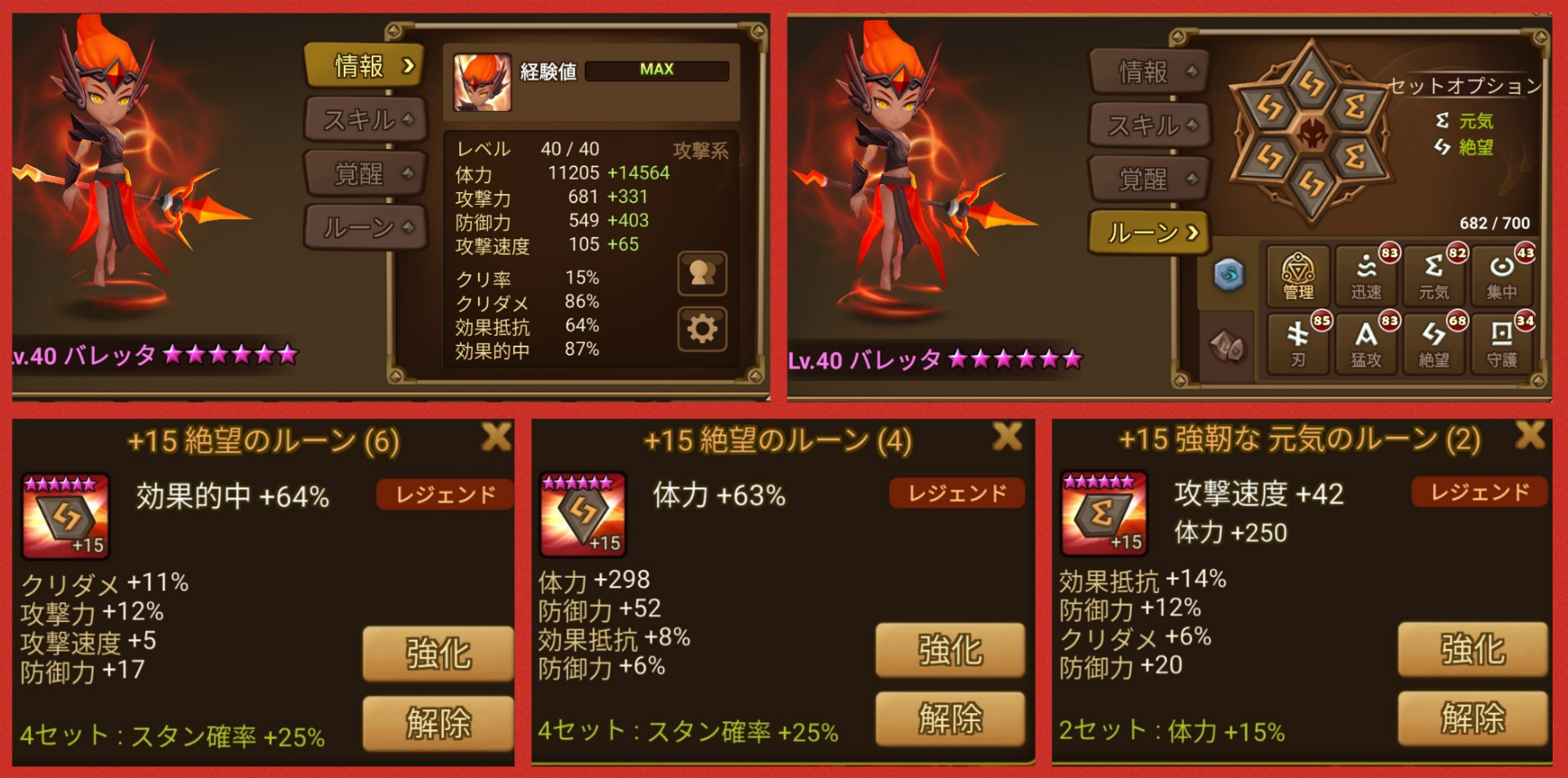1568x778 pixels.
Task: Switch to the 覚醒 tab
Action: click(364, 173)
